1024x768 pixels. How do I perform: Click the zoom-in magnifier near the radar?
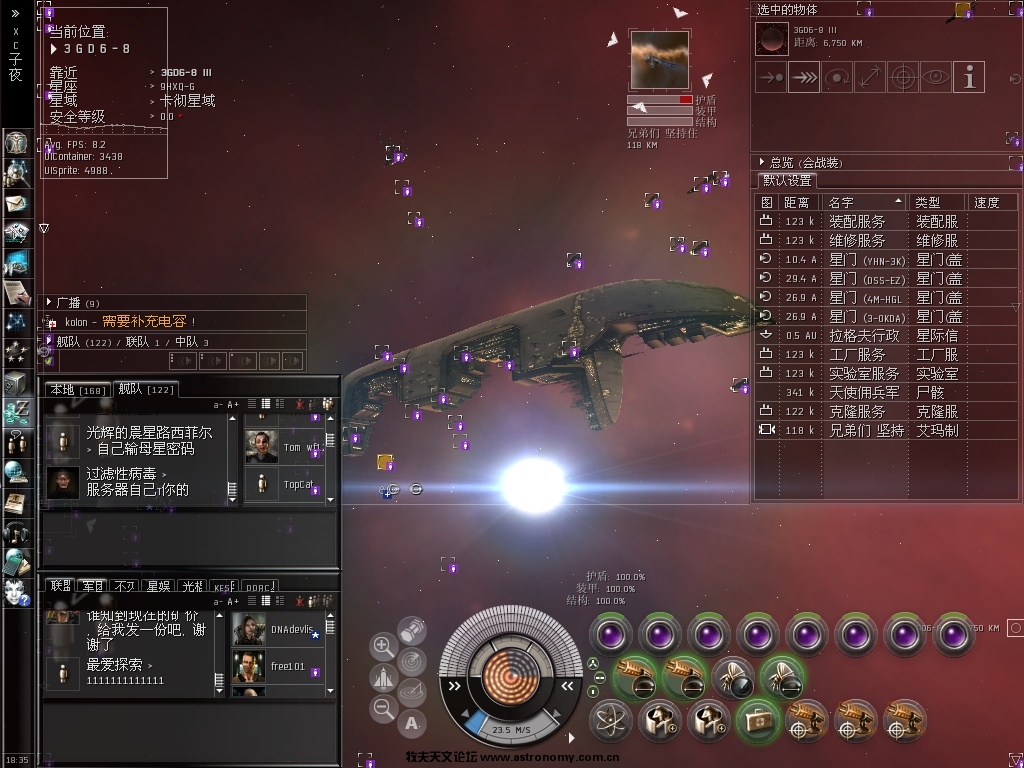pos(383,646)
